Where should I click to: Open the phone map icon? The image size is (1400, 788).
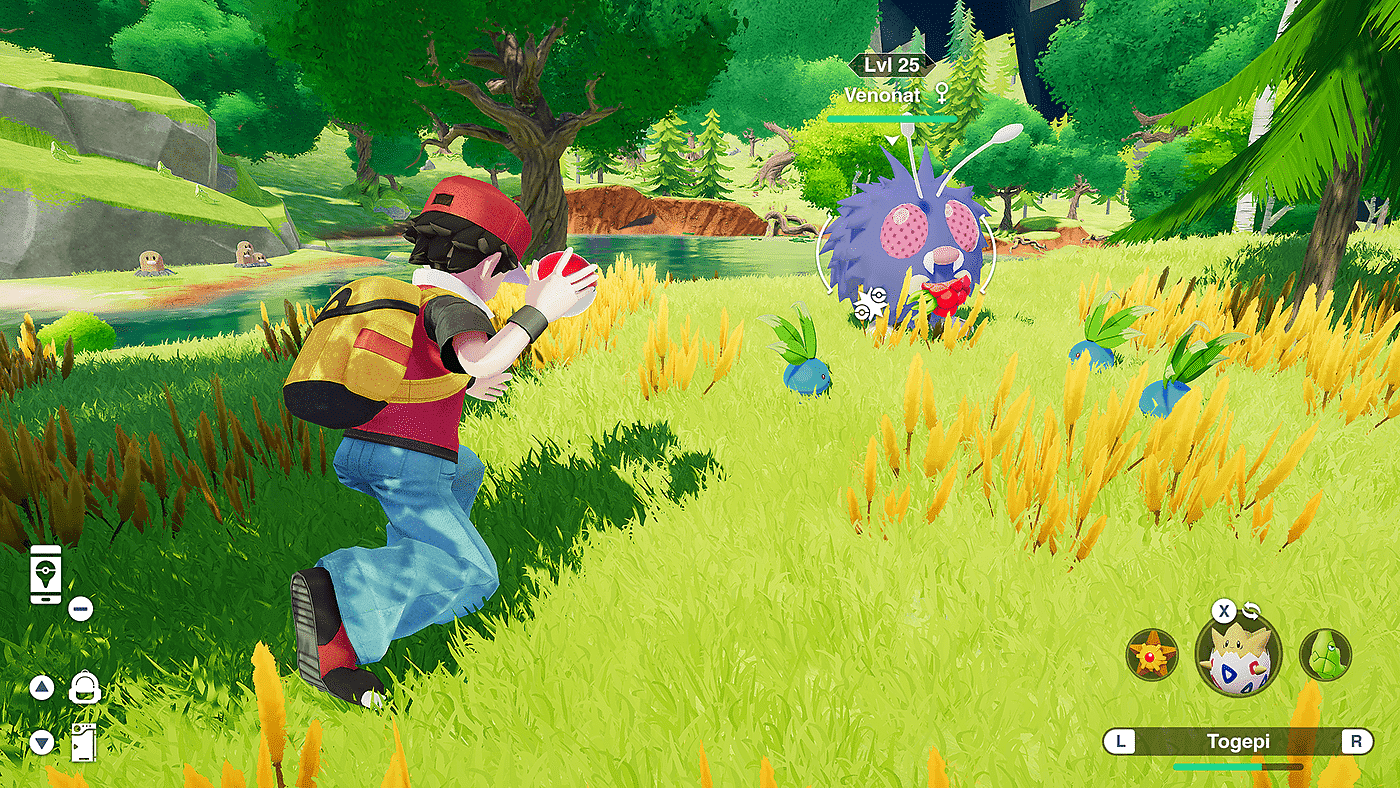point(46,574)
